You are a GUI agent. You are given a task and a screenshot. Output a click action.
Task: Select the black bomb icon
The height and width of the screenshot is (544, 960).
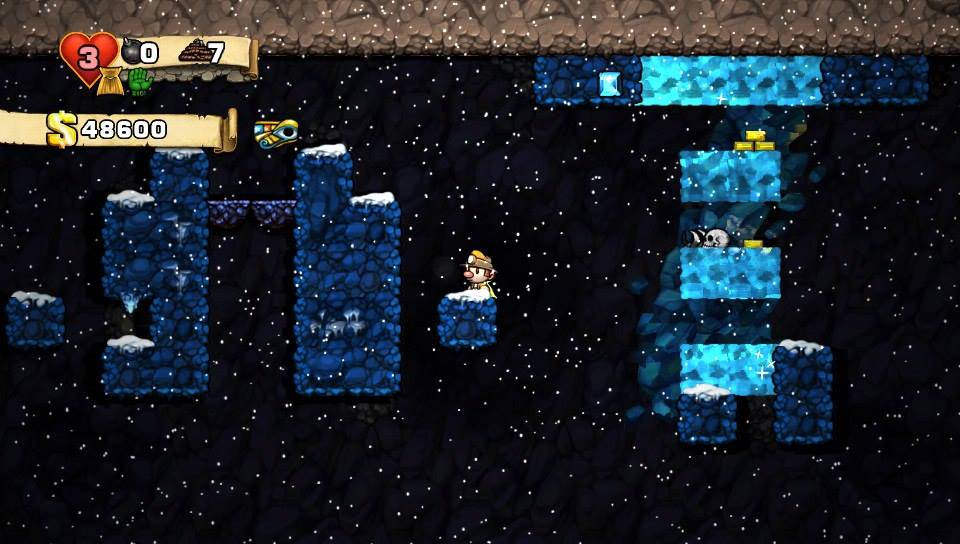pyautogui.click(x=130, y=52)
